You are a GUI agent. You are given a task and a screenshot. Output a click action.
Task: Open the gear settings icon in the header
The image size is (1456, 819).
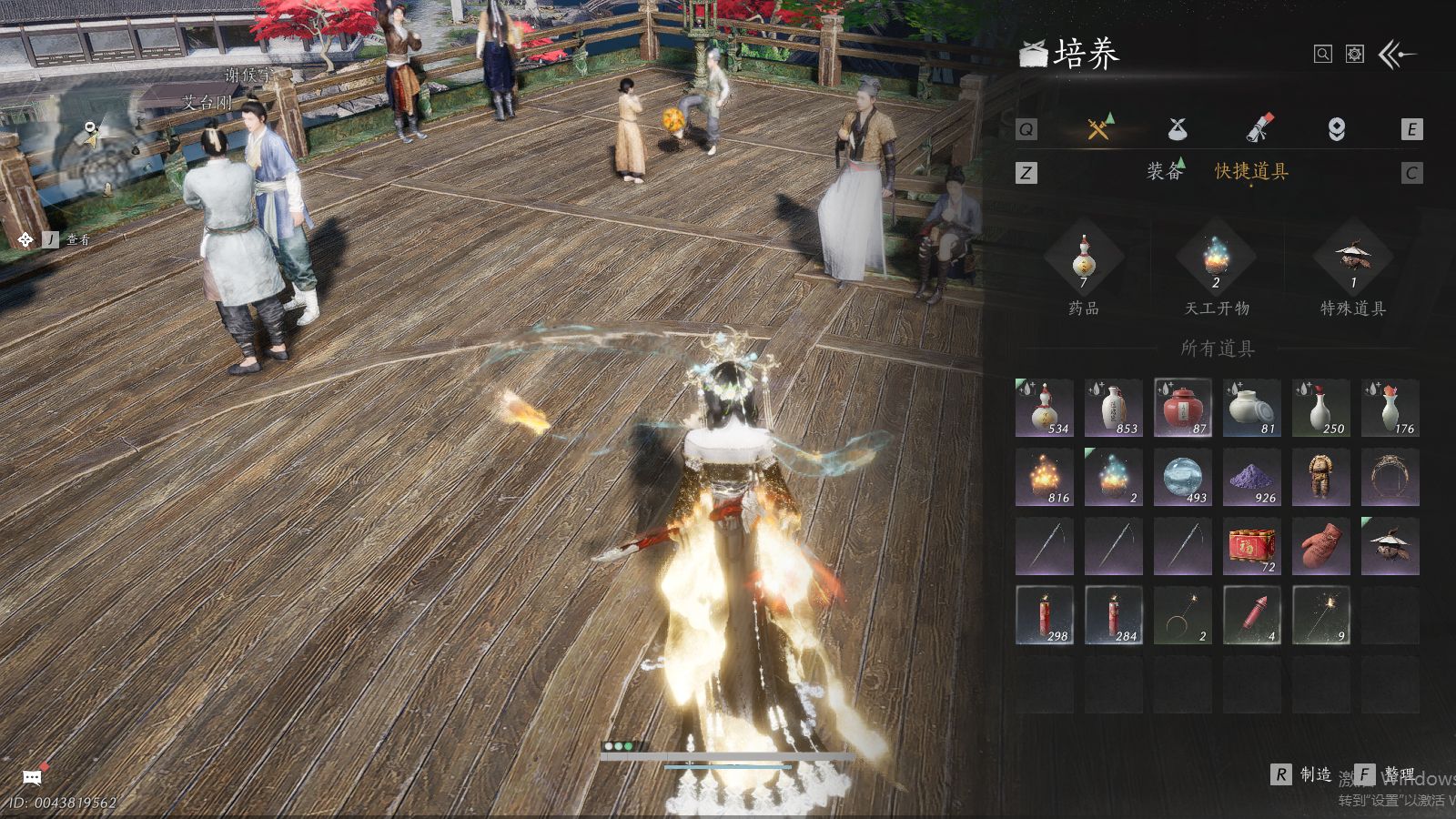pyautogui.click(x=1355, y=55)
